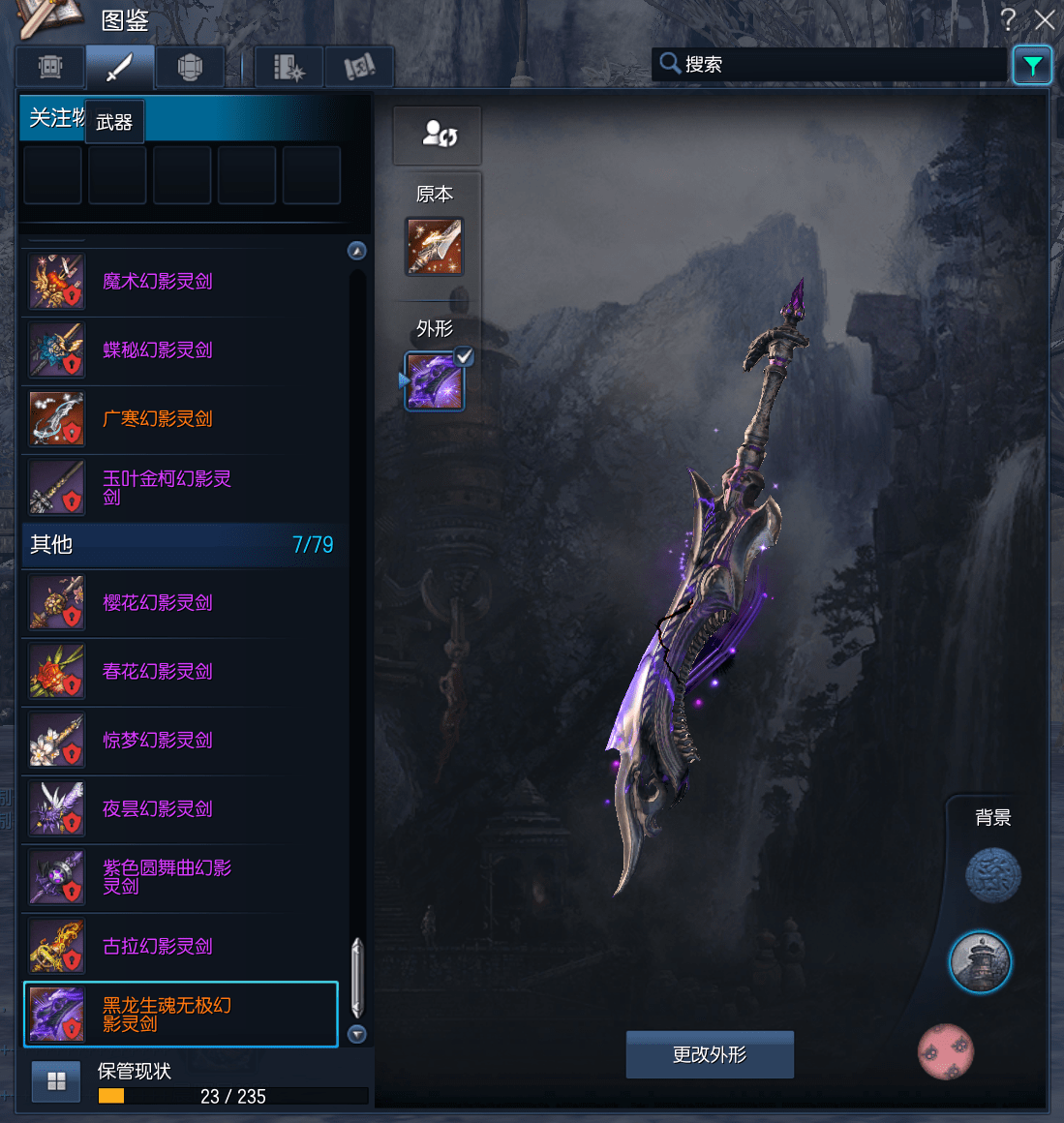Select 魔术幻影灵剑 from the list
1064x1123 pixels.
pyautogui.click(x=179, y=282)
